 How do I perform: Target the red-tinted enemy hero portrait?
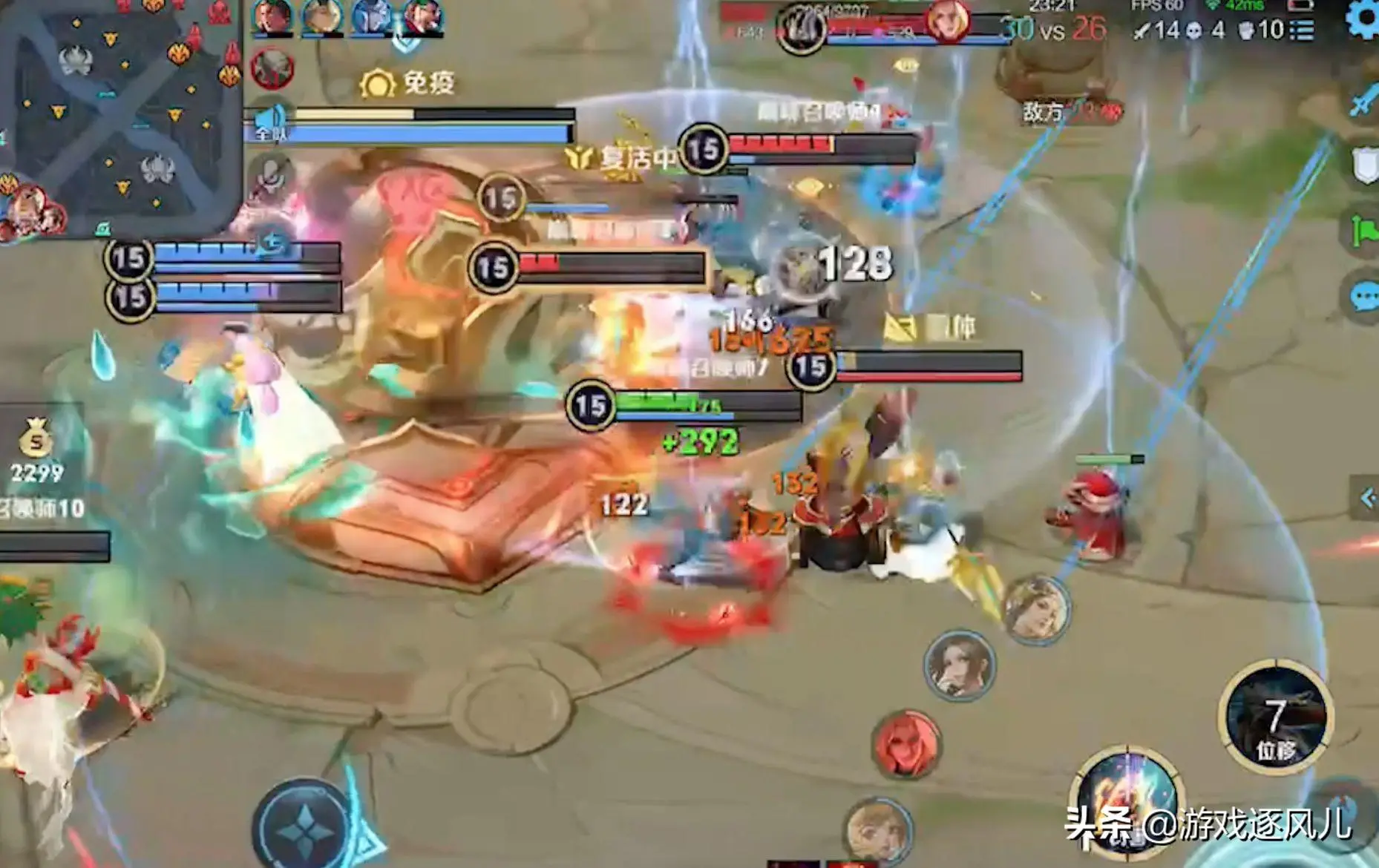click(905, 744)
